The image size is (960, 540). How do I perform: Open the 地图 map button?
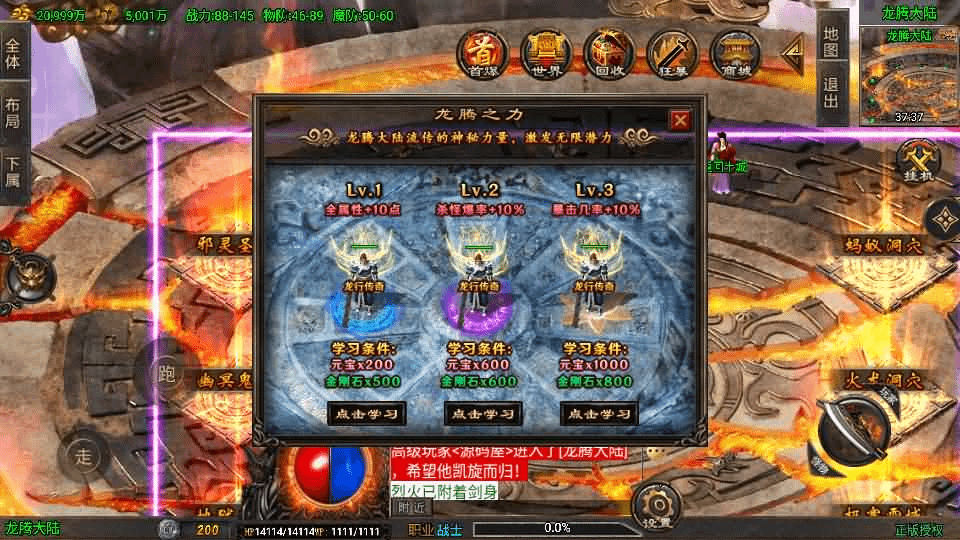pos(831,42)
